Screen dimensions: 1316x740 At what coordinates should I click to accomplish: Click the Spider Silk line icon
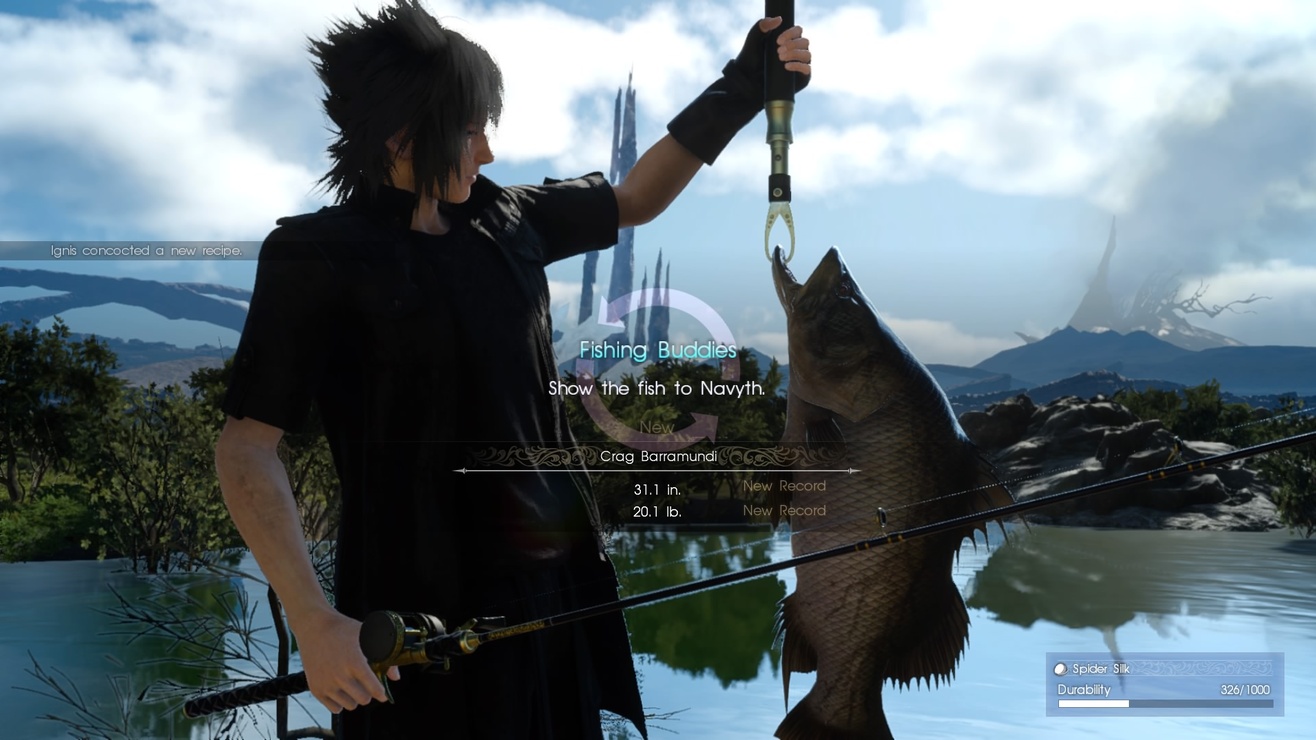[x=1061, y=669]
